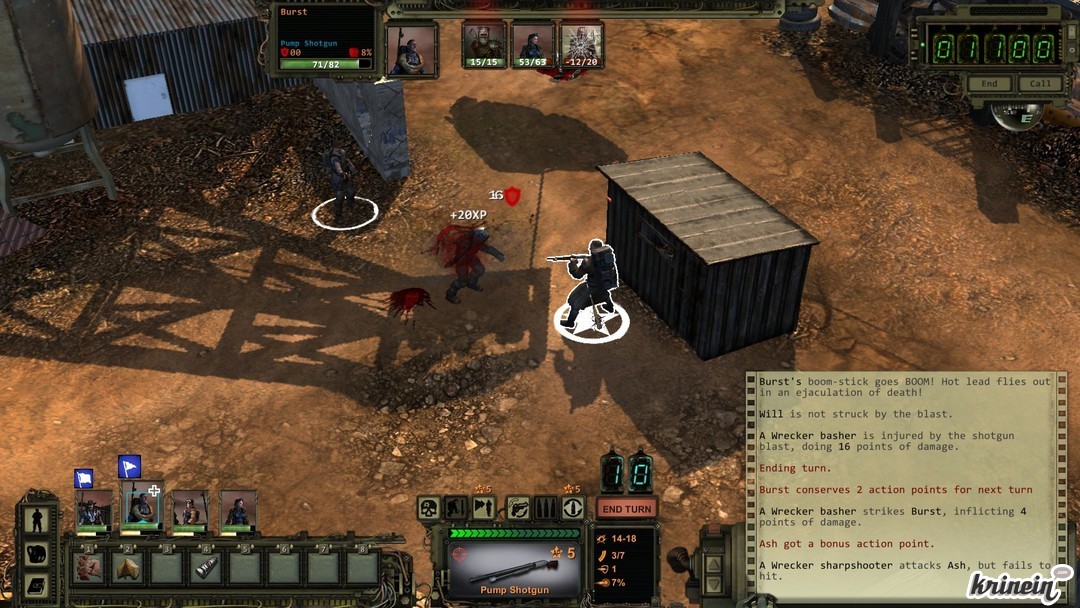Click the radio End button
Viewport: 1080px width, 608px height.
click(x=989, y=84)
